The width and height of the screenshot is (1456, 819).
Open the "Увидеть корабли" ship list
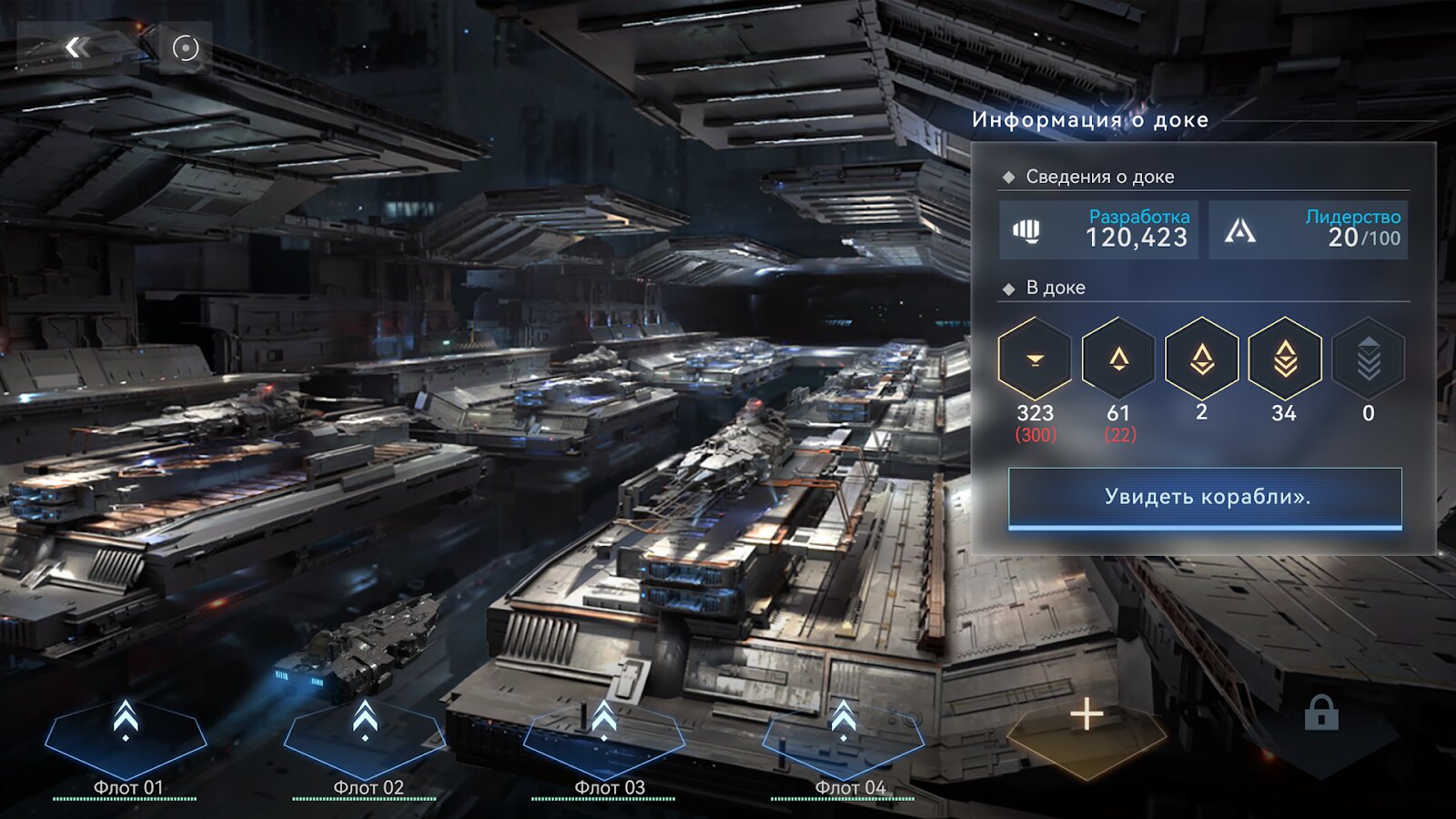click(x=1205, y=498)
